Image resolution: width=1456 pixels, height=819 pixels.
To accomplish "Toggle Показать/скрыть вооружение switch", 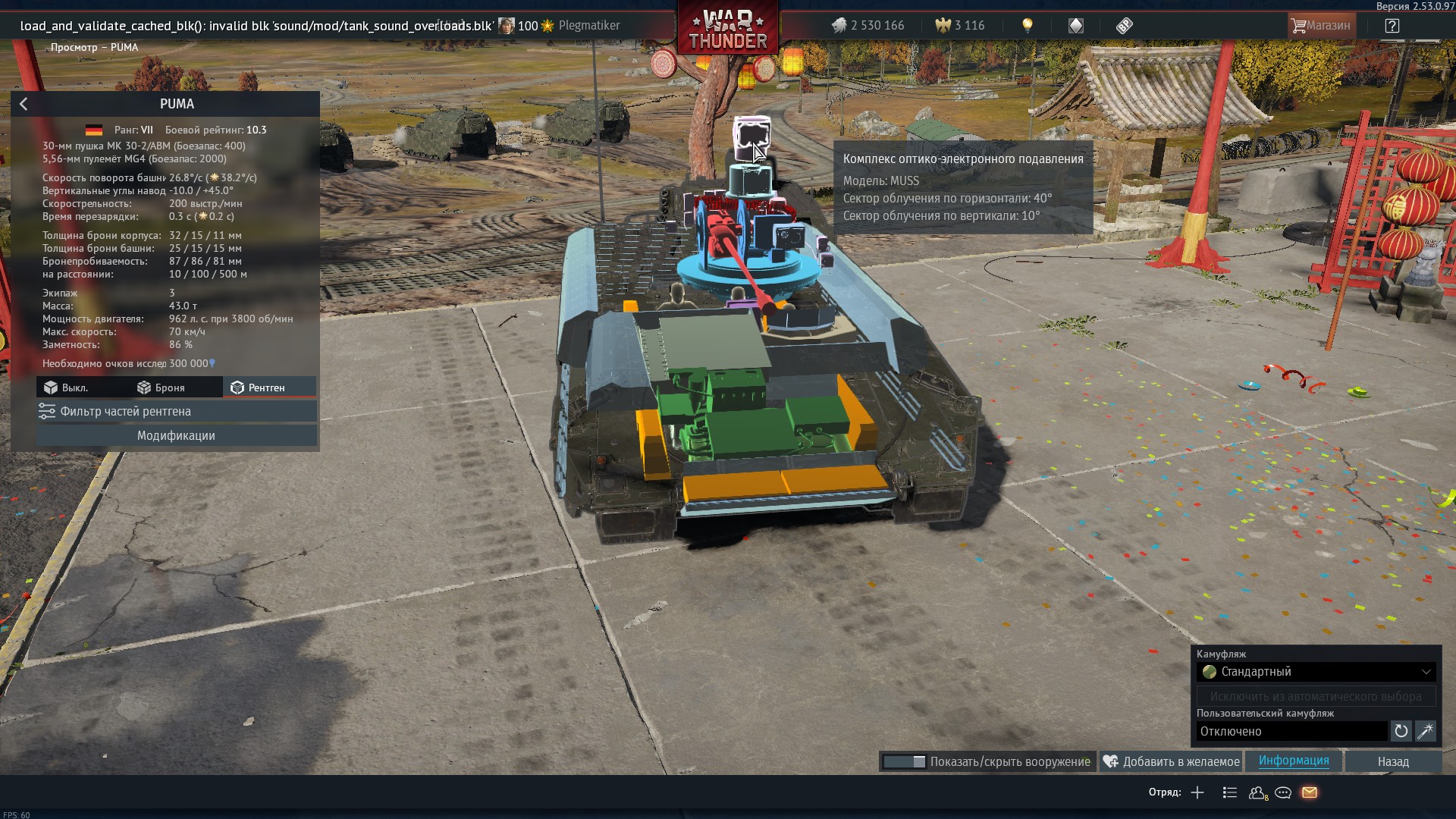I will point(904,761).
